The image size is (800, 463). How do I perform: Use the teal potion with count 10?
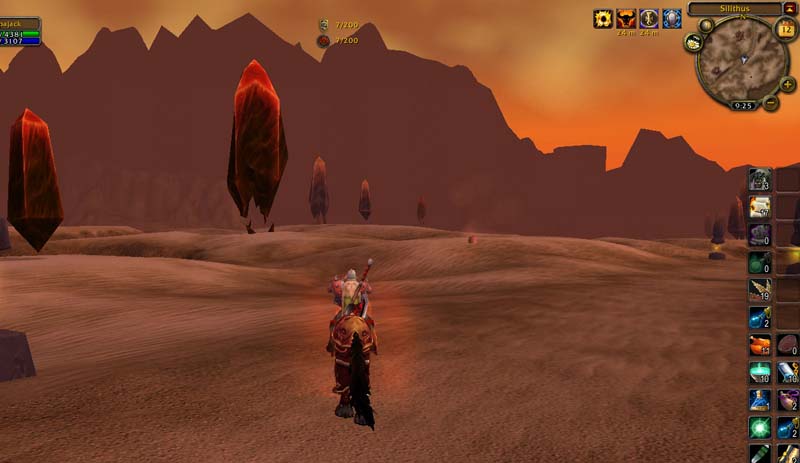[760, 373]
